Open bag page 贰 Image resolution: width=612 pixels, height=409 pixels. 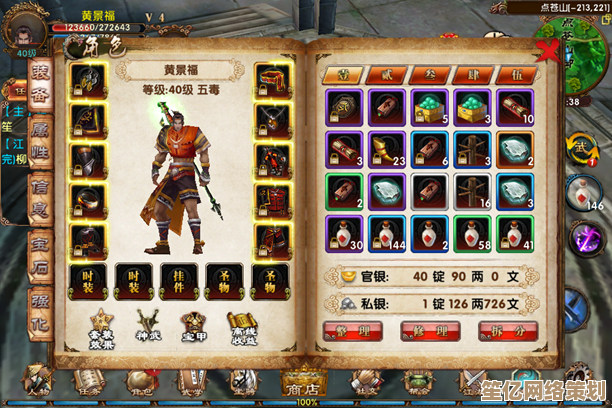pos(379,73)
